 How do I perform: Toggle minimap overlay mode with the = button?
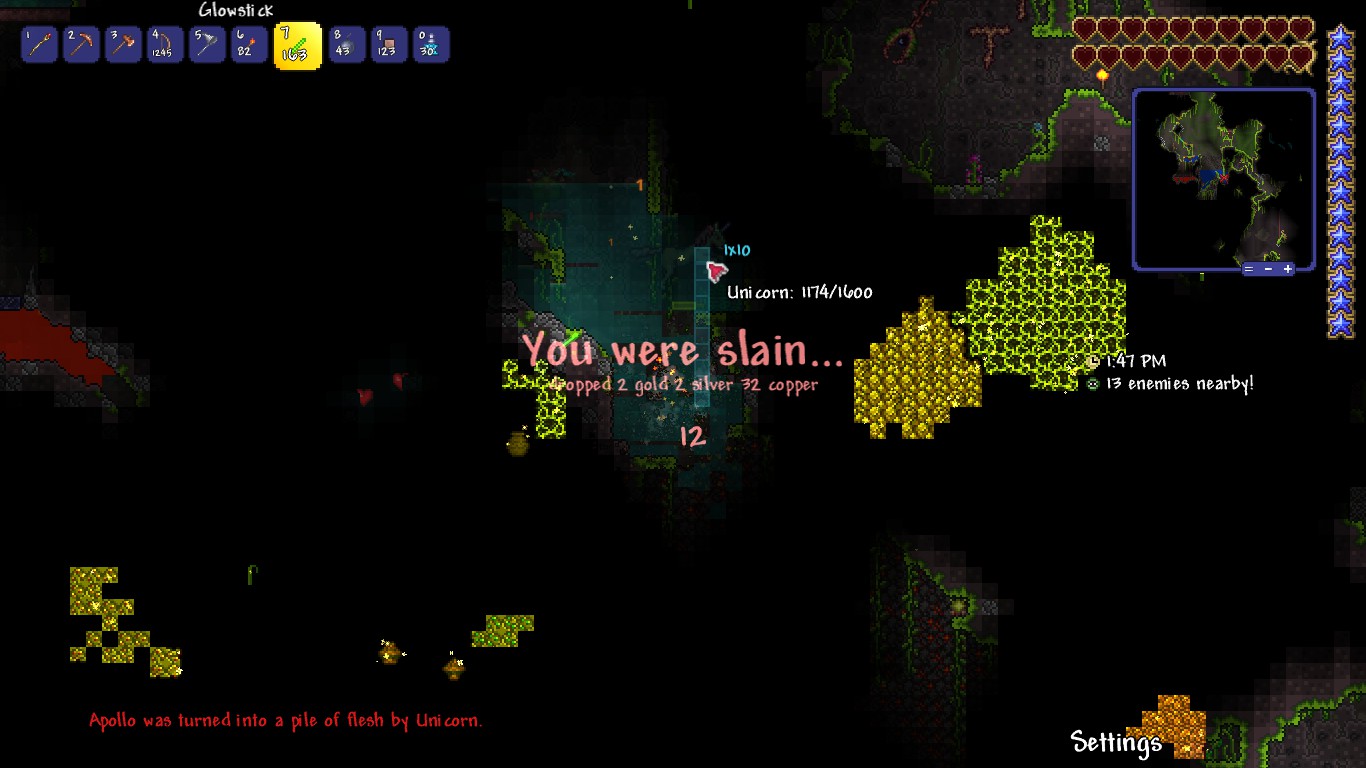[1249, 268]
